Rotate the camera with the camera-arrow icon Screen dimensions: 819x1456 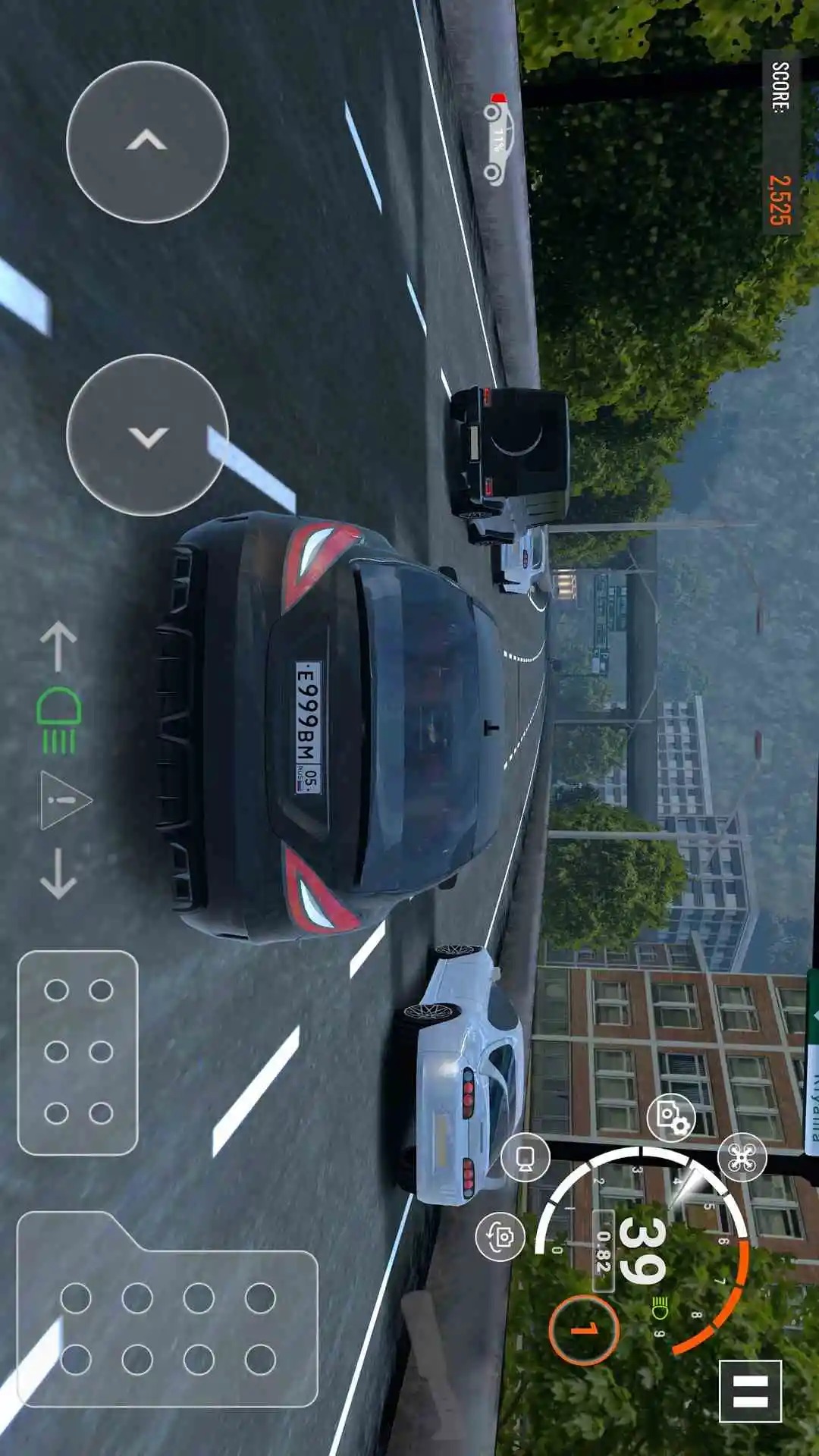pyautogui.click(x=500, y=1236)
